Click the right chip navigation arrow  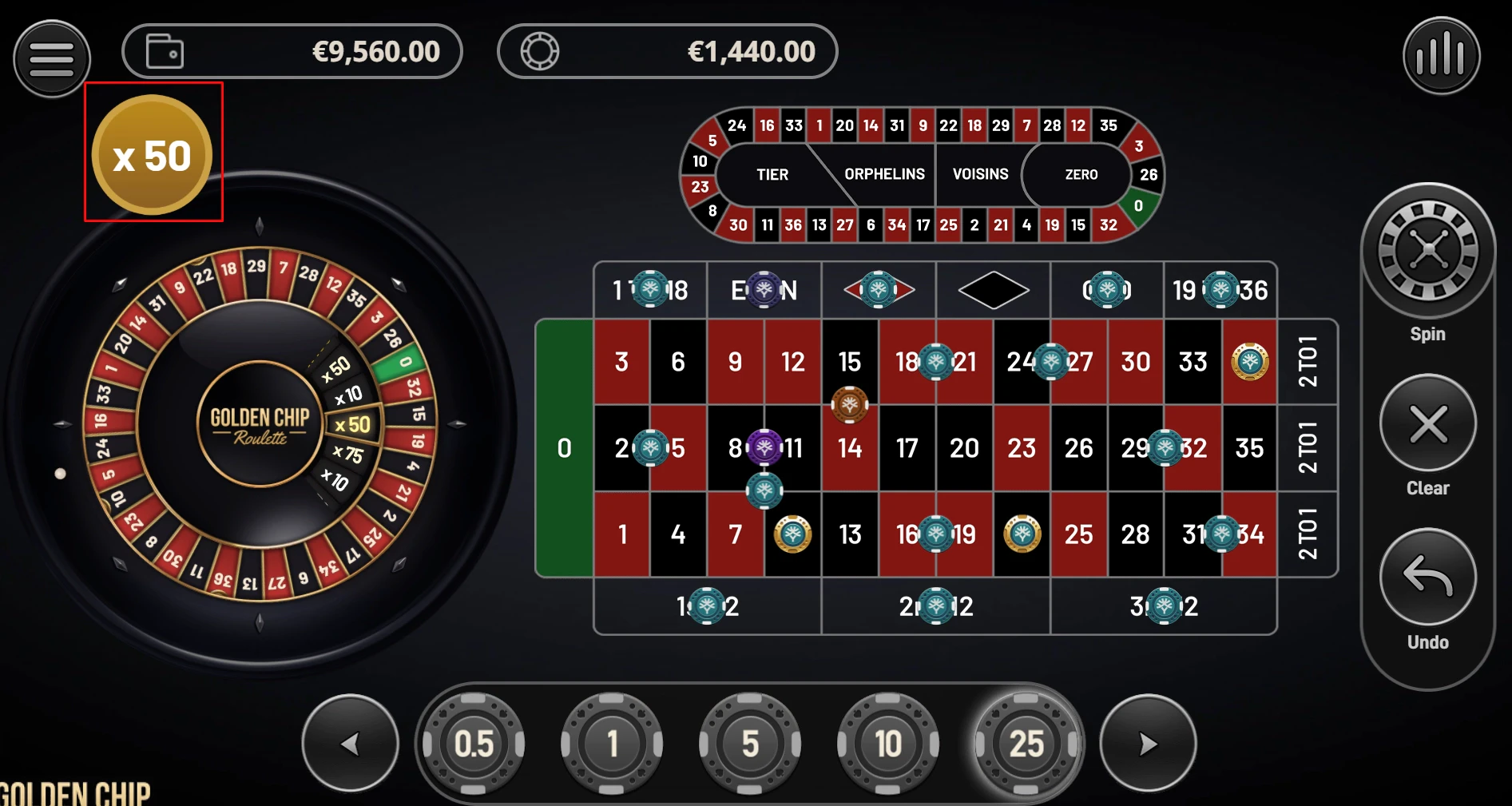click(x=1148, y=742)
